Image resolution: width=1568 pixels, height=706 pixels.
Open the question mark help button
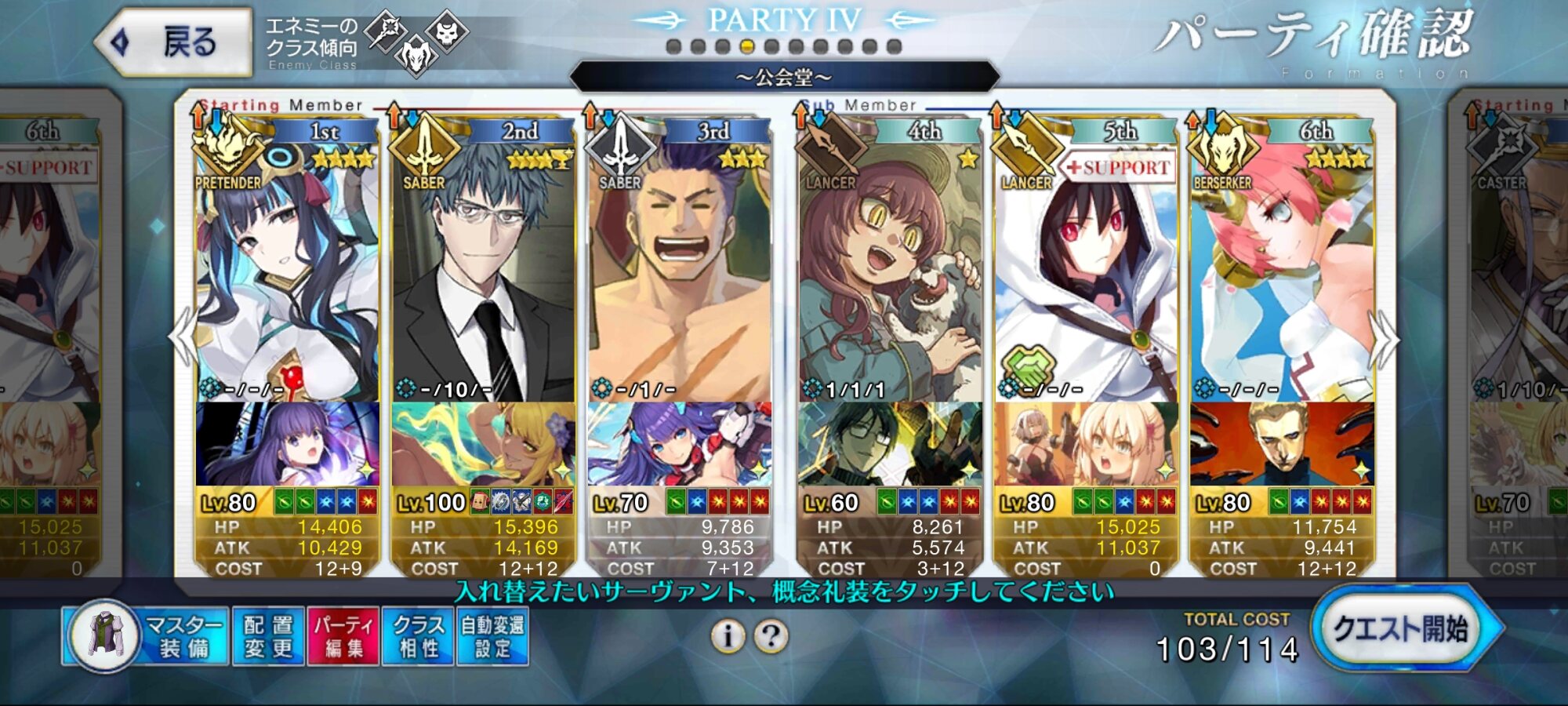point(771,636)
